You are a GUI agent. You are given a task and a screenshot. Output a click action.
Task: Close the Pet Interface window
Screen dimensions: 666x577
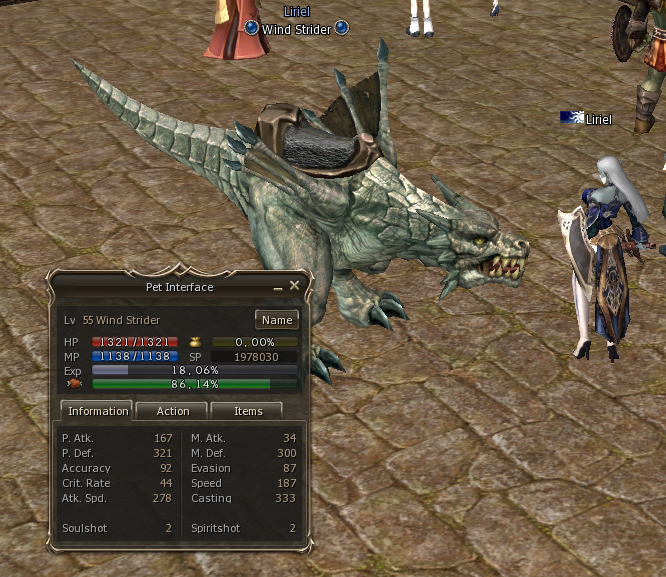pyautogui.click(x=294, y=286)
